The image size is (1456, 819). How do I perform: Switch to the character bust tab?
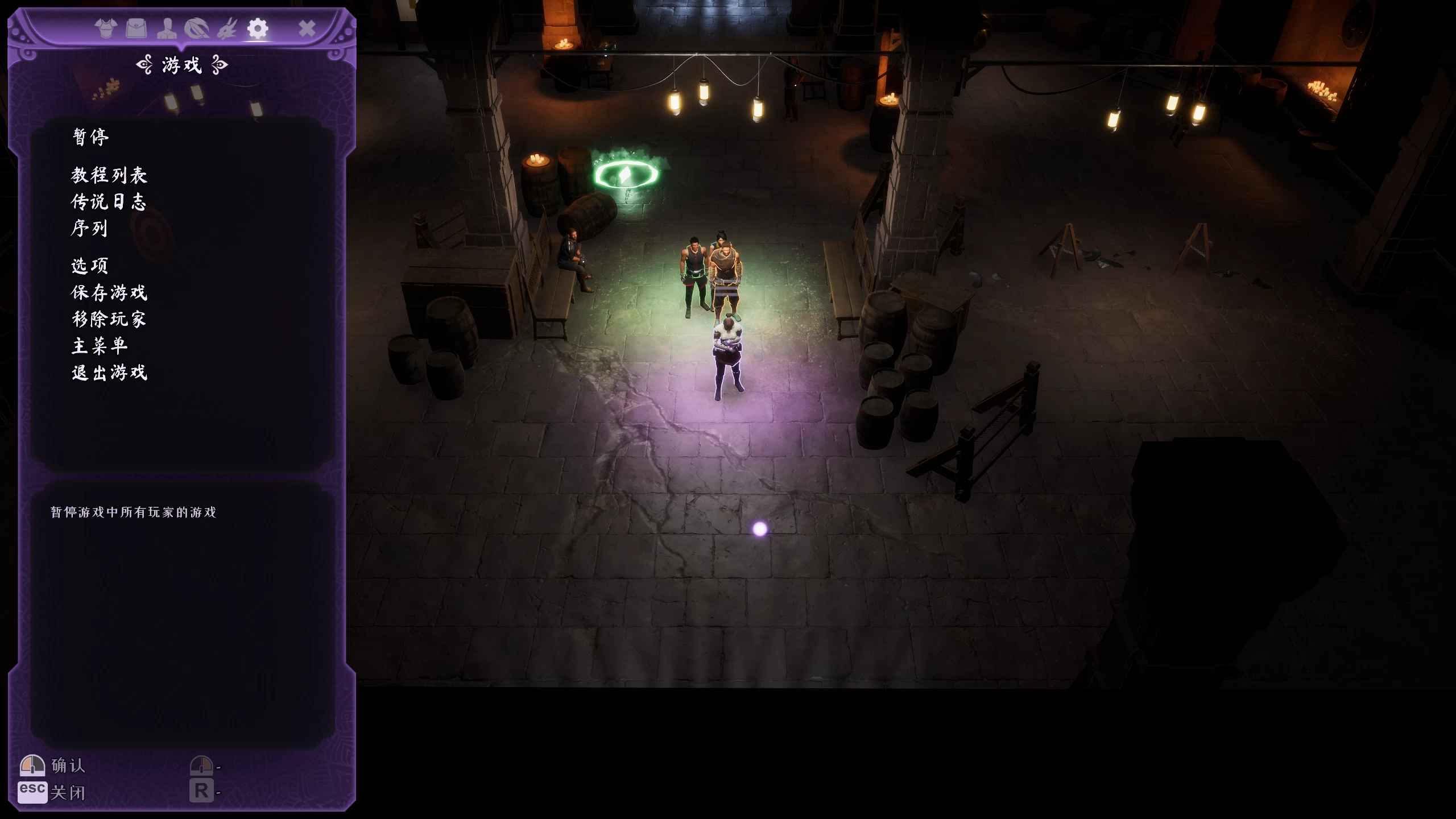point(167,28)
